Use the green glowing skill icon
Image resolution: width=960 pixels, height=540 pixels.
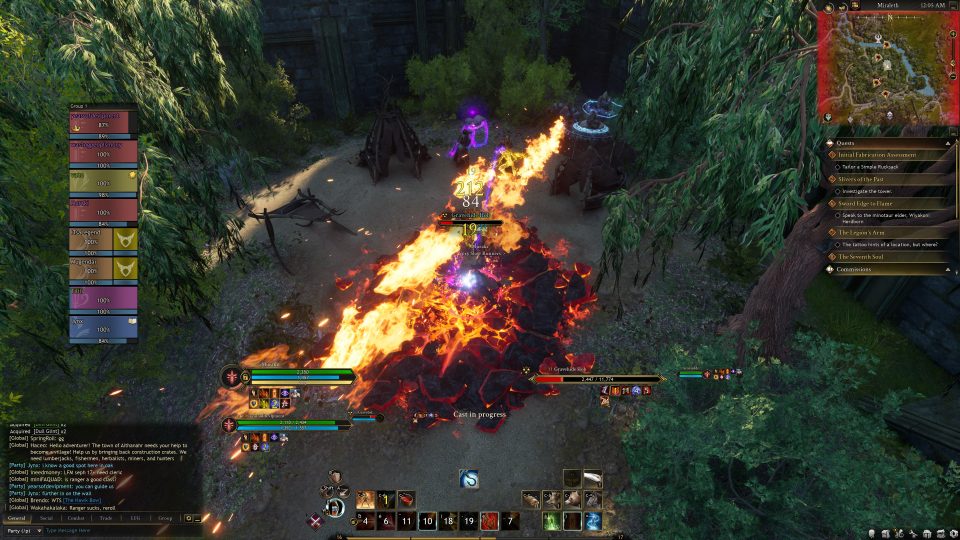(551, 520)
